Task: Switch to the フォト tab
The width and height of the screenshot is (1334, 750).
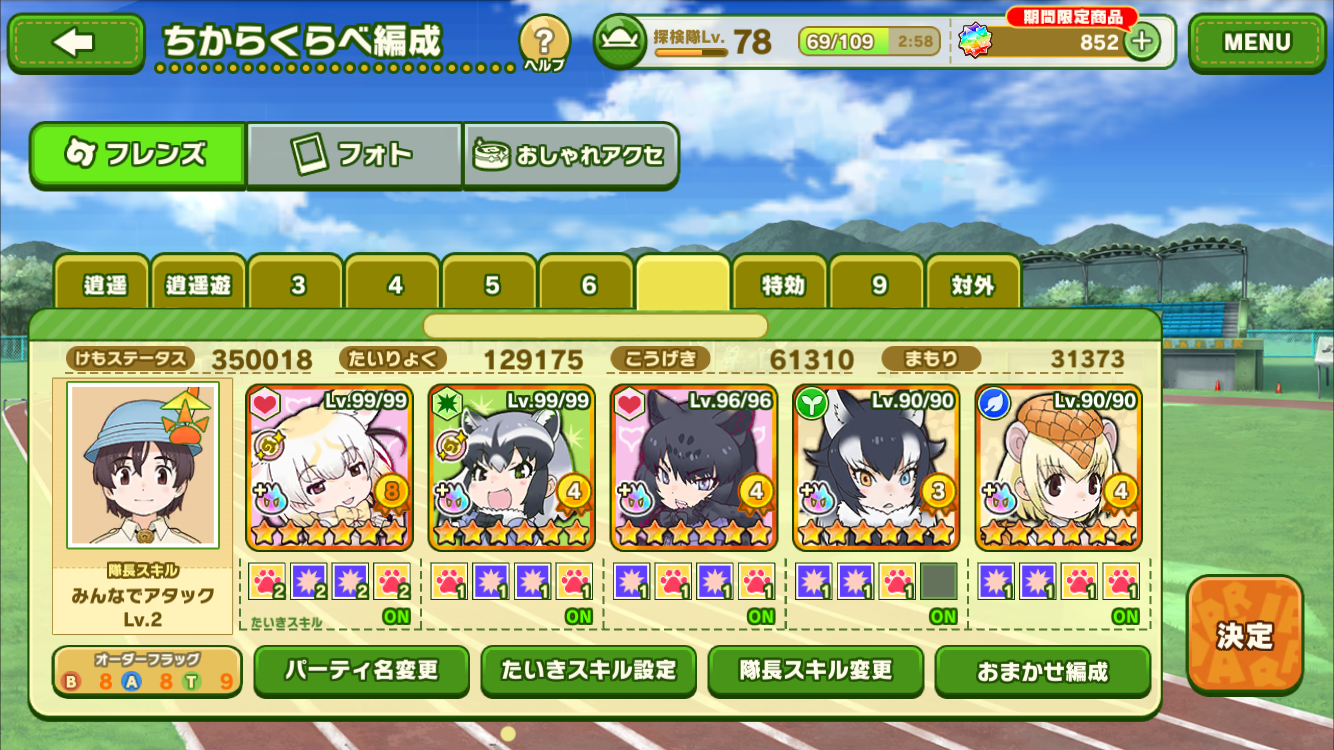Action: coord(354,155)
